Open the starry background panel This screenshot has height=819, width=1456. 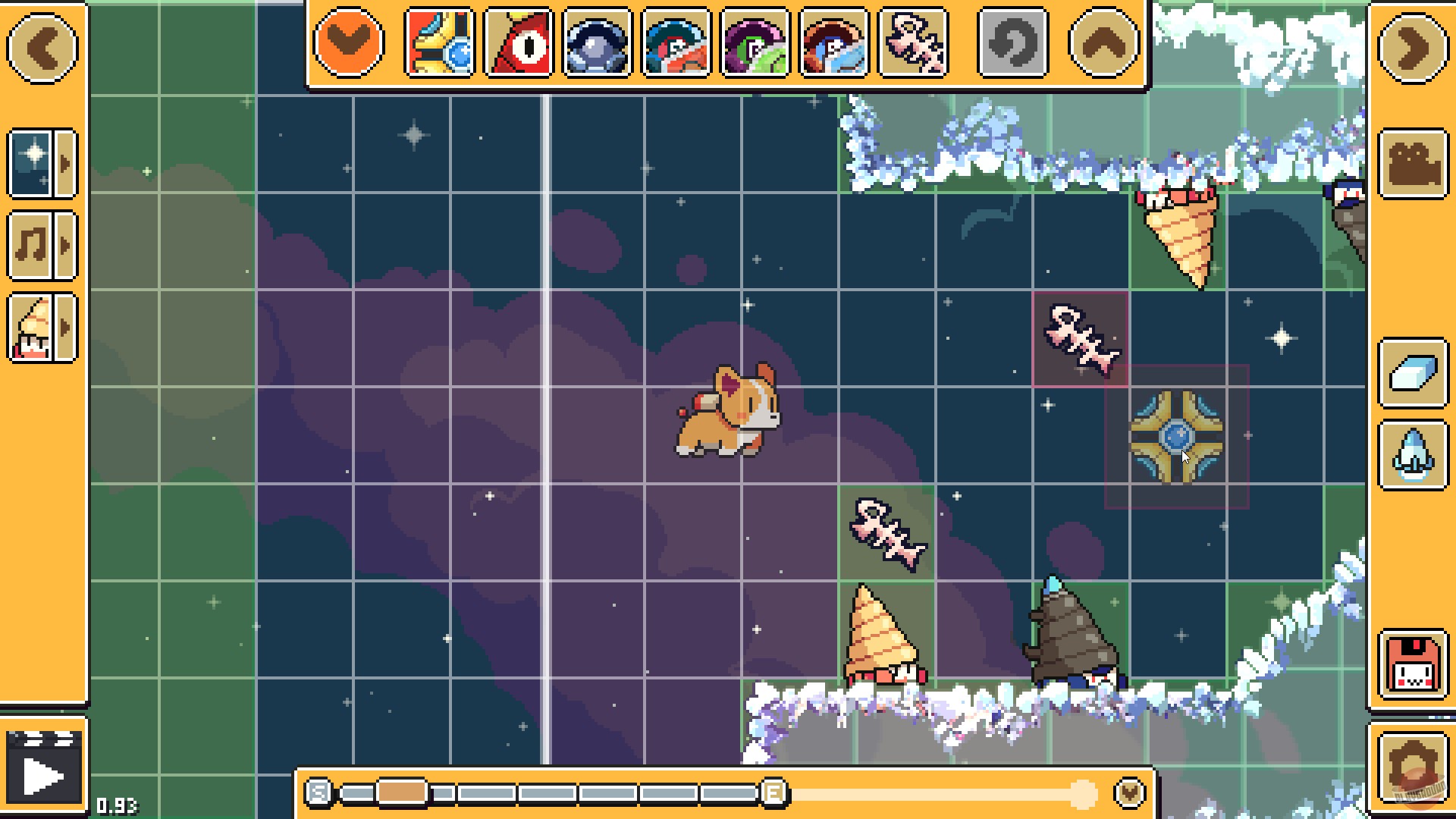click(31, 163)
